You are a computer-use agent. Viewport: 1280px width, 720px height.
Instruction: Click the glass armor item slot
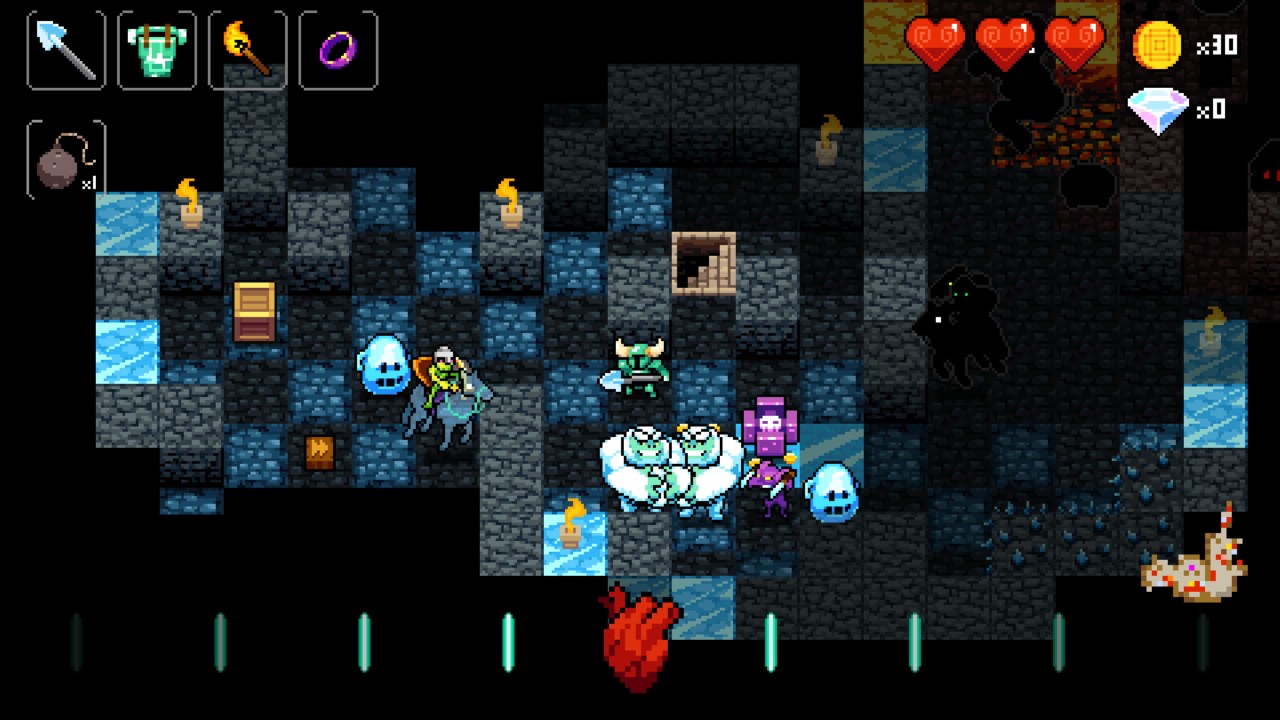(x=155, y=50)
